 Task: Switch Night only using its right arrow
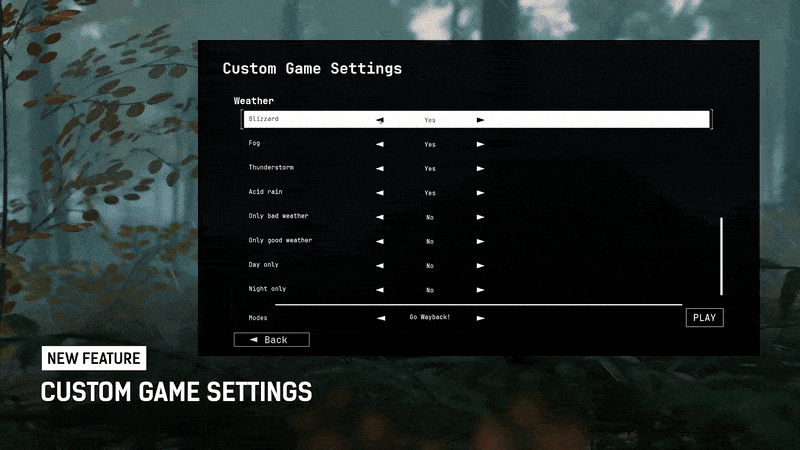(480, 290)
